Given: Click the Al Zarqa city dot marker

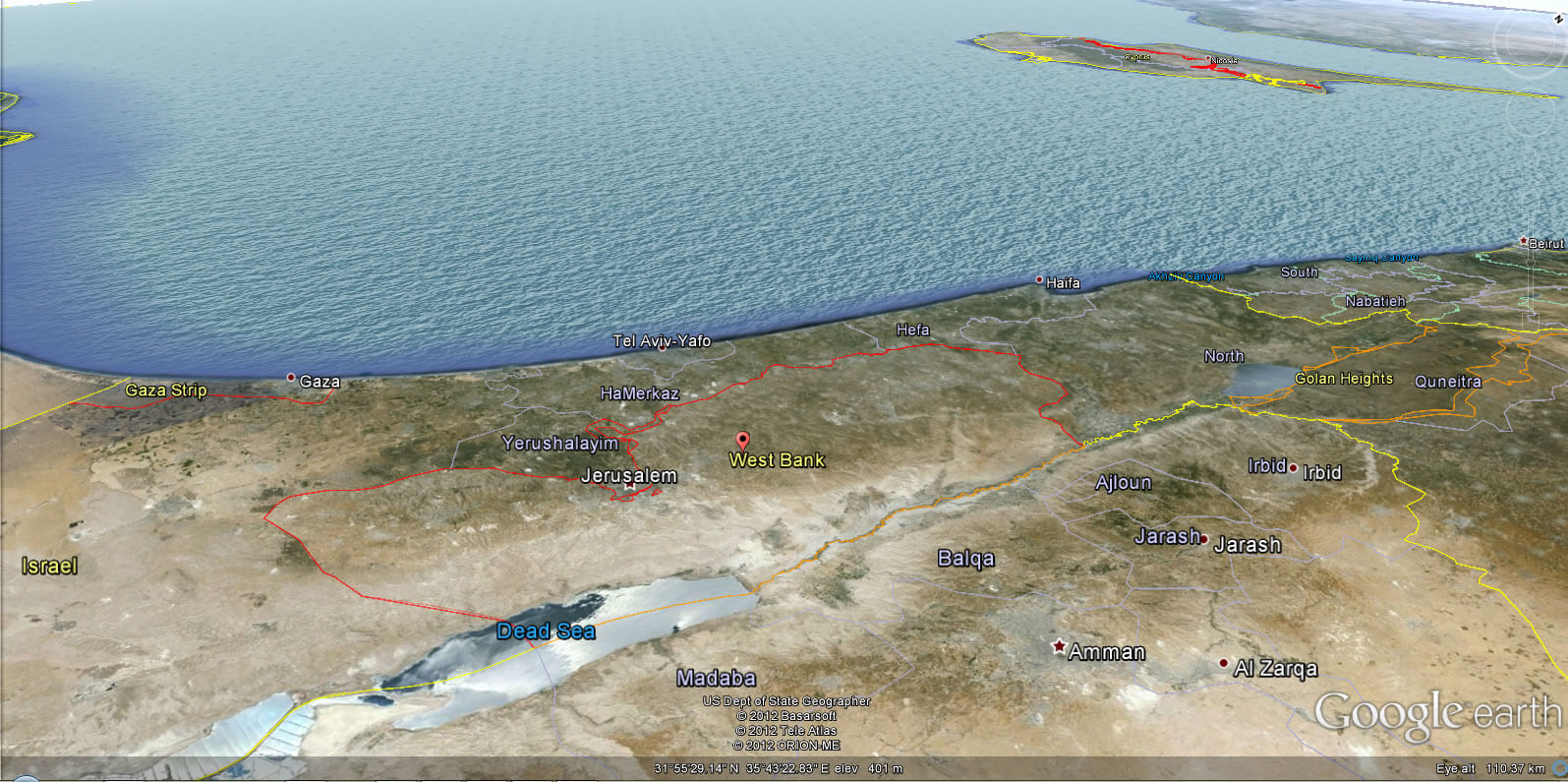Looking at the screenshot, I should (1222, 664).
